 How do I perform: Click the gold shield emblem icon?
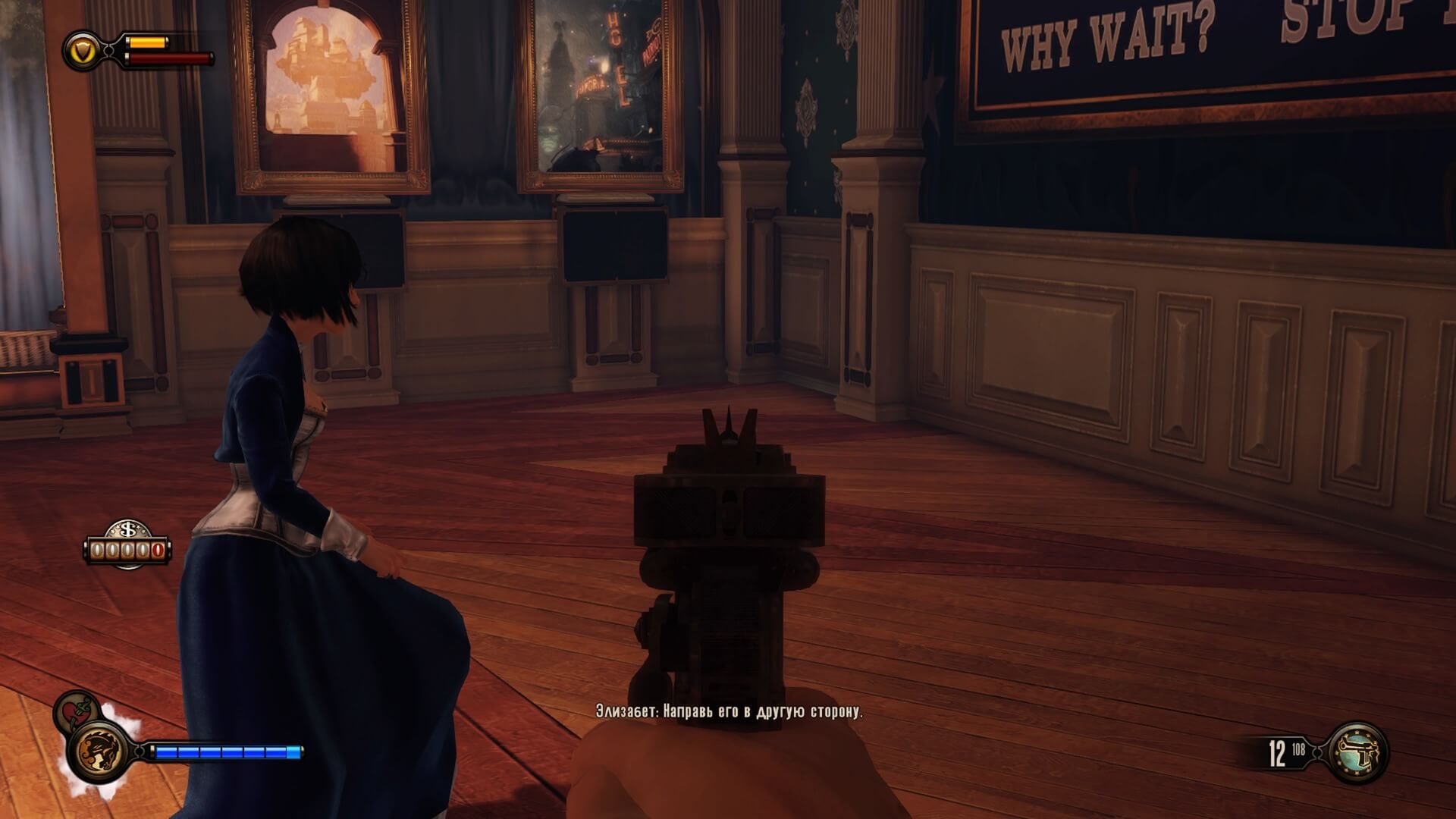click(82, 50)
